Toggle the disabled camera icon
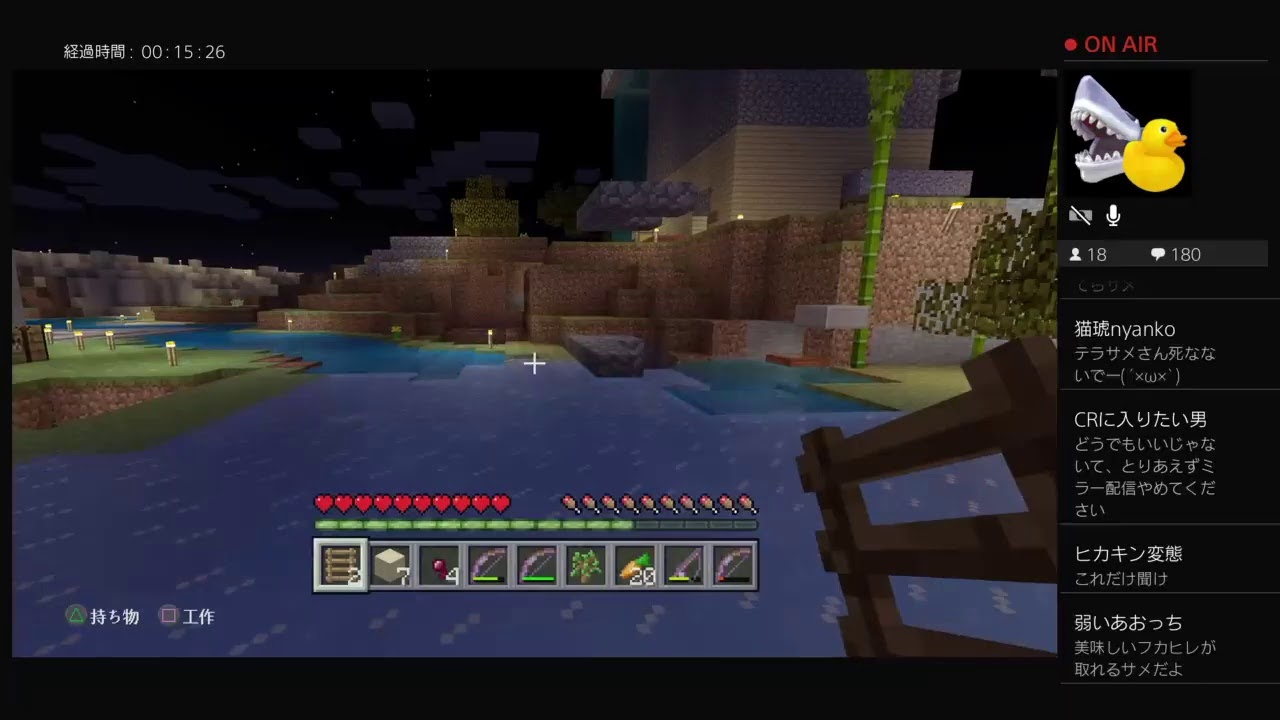 pos(1080,214)
